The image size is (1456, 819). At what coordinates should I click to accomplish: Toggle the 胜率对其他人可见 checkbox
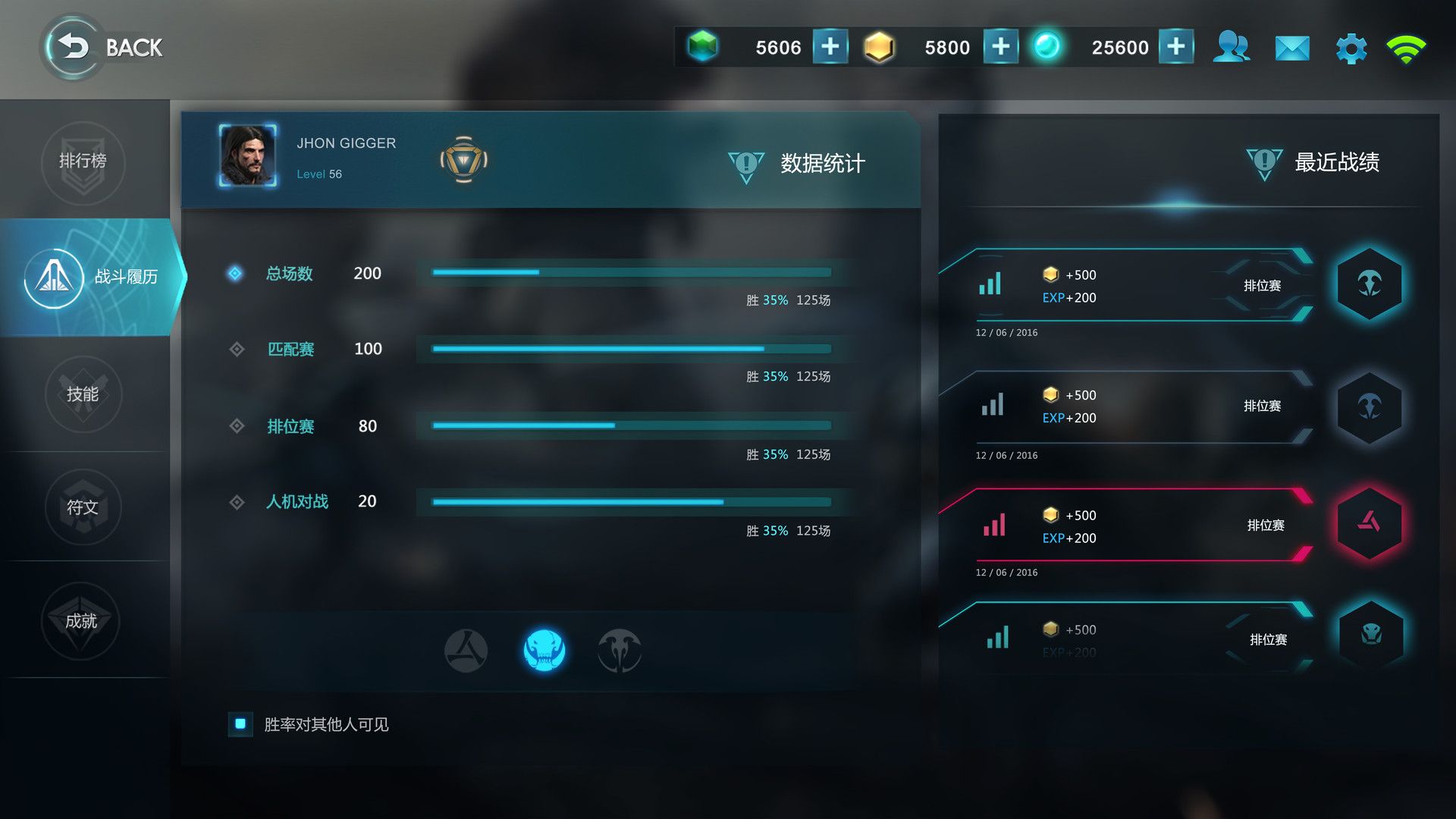(240, 724)
